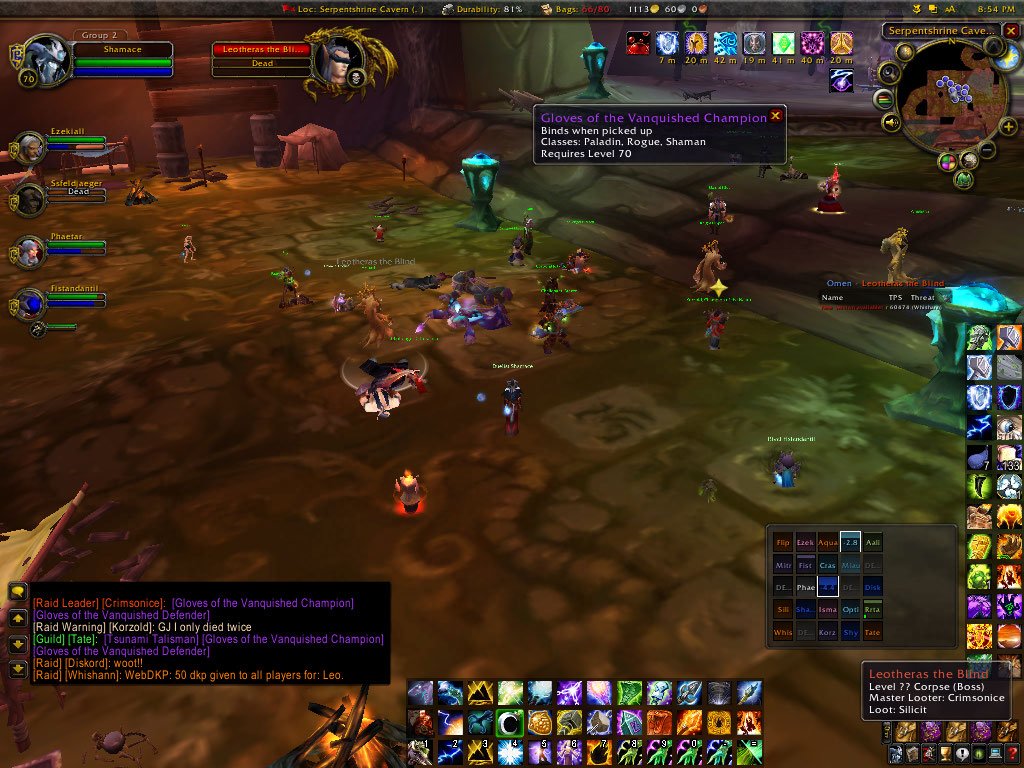Zoom out the minimap with the minus button
This screenshot has height=768, width=1024.
click(x=987, y=151)
